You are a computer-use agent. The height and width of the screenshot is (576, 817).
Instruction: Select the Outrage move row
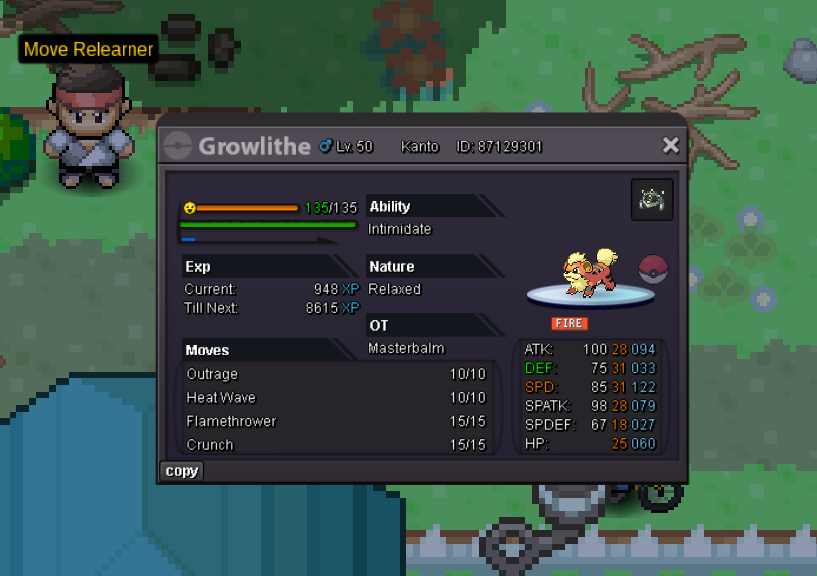(x=335, y=374)
